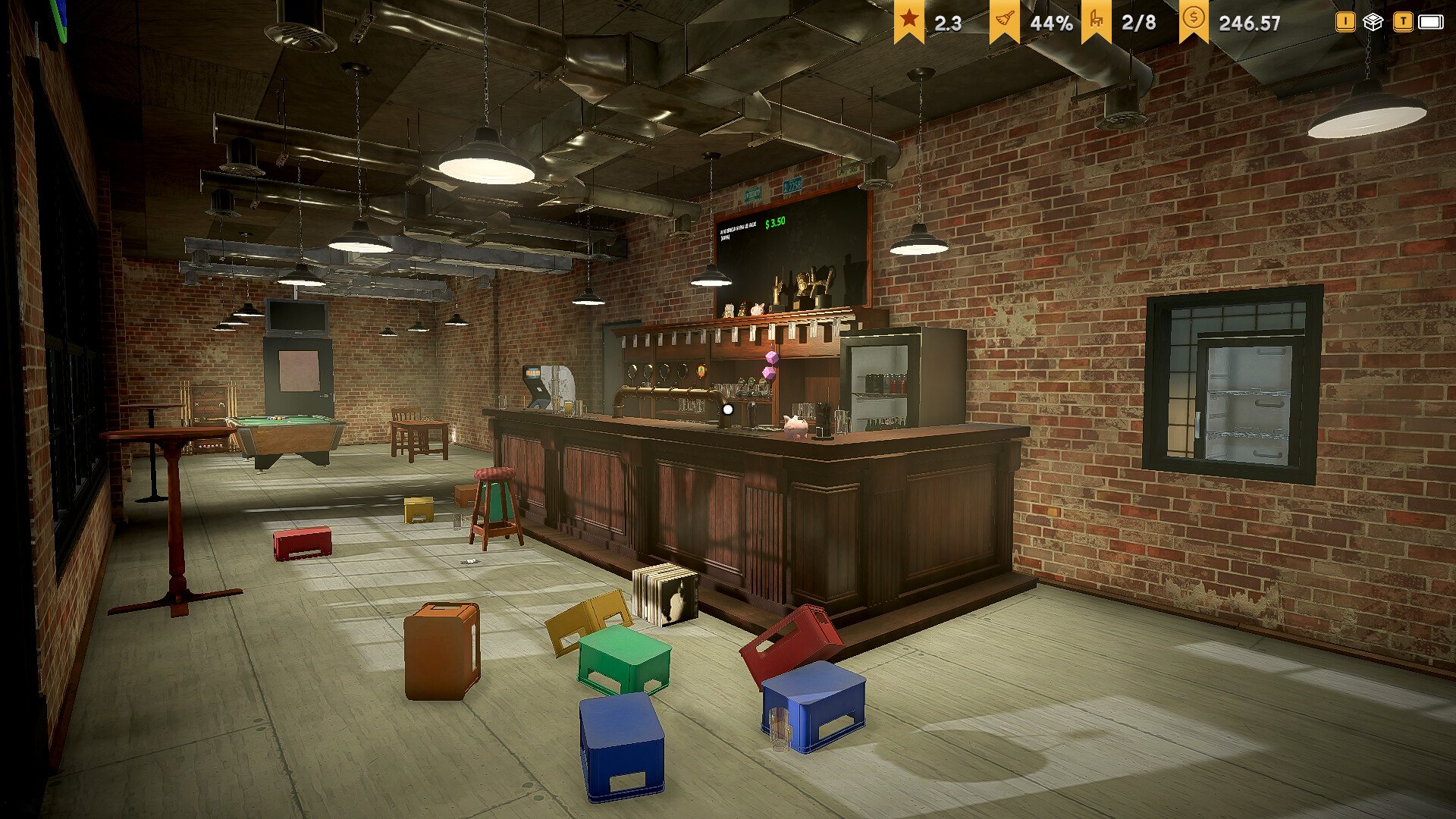Screen dimensions: 1456x819
Task: Click the battery indicator in the corner
Action: [1432, 23]
